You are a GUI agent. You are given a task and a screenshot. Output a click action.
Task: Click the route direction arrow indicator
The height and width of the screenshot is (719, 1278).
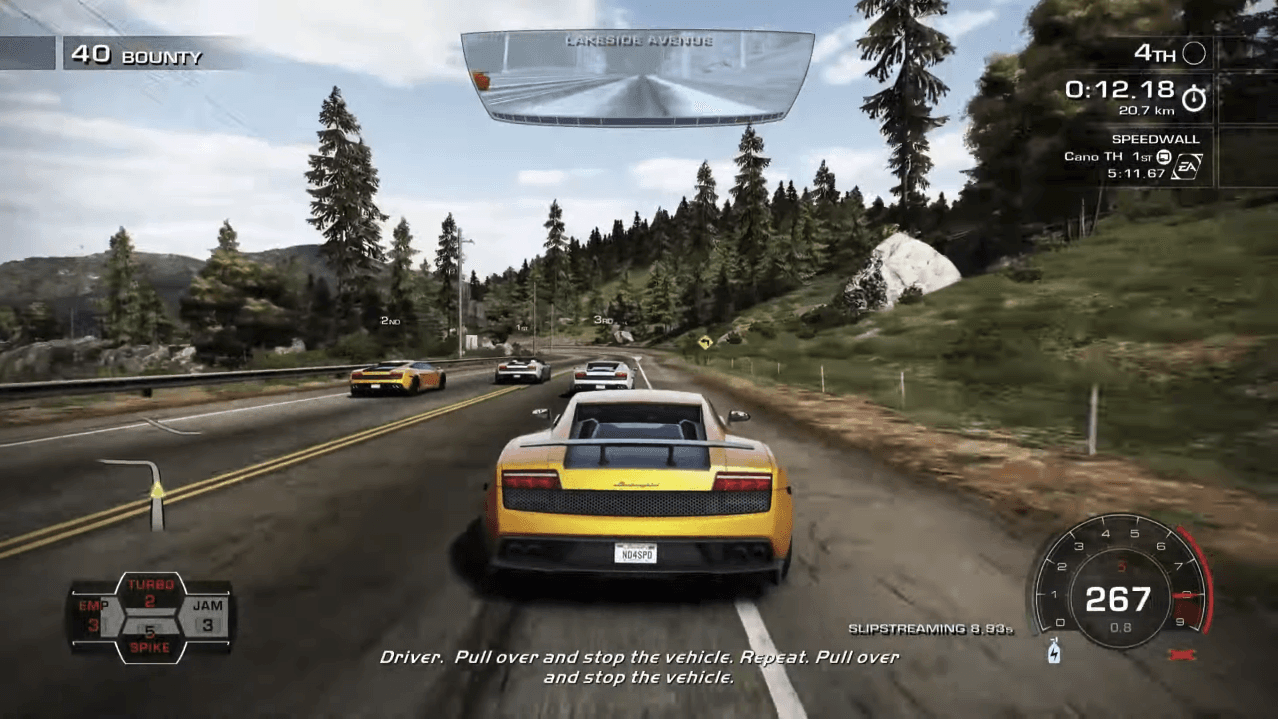pos(155,492)
